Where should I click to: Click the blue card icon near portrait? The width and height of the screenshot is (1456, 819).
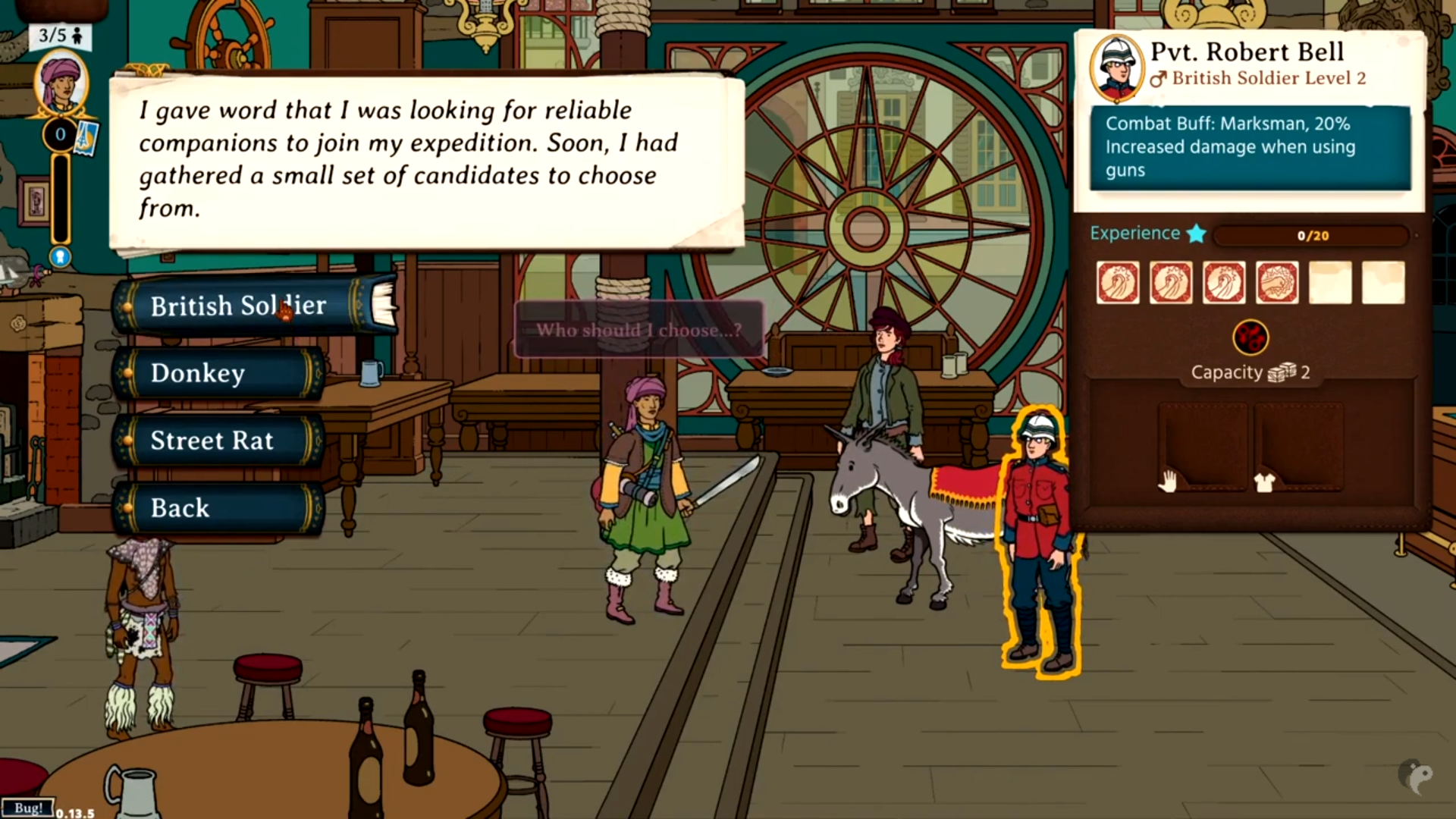[x=86, y=136]
